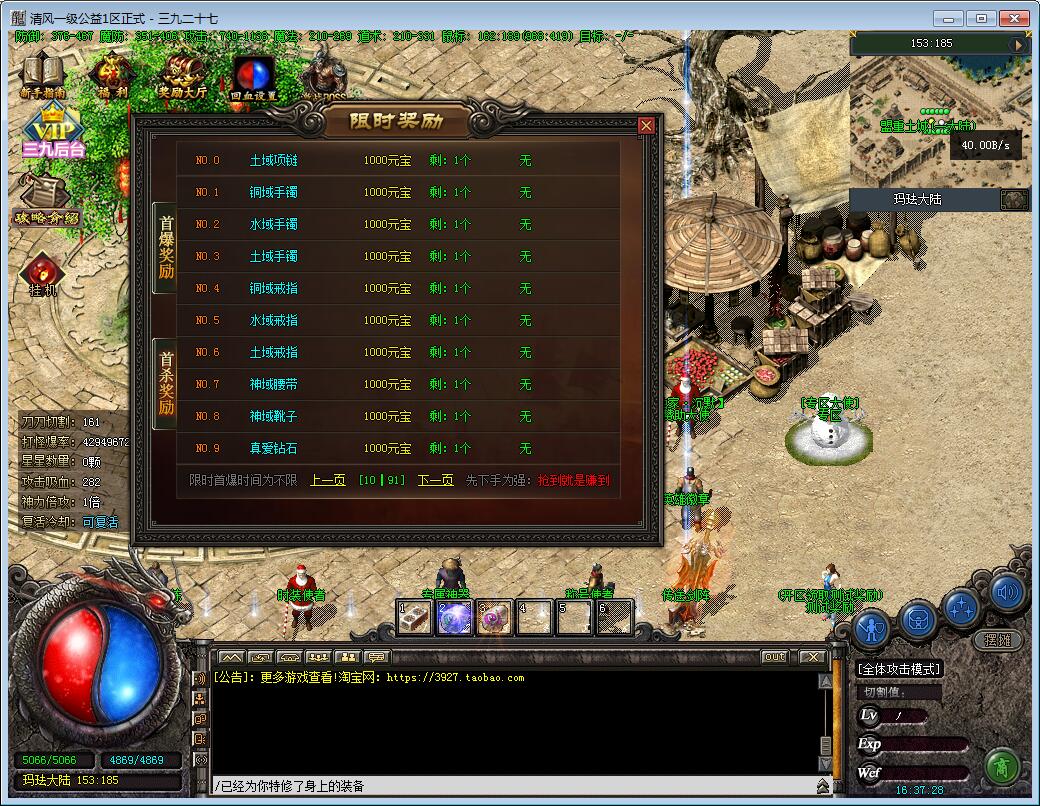Open the 奖励大厅 reward hall
This screenshot has height=806, width=1040.
[182, 75]
